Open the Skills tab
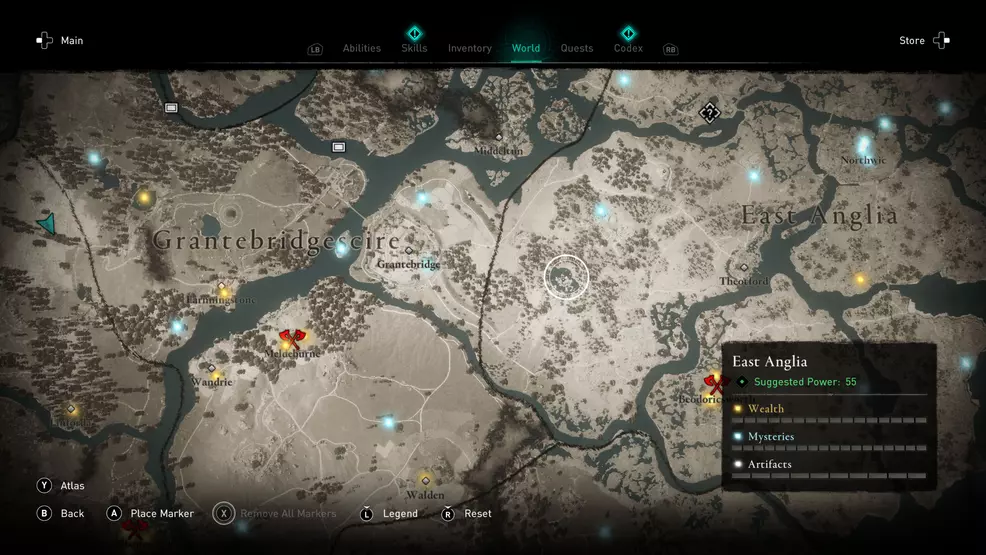This screenshot has height=555, width=986. coord(414,48)
